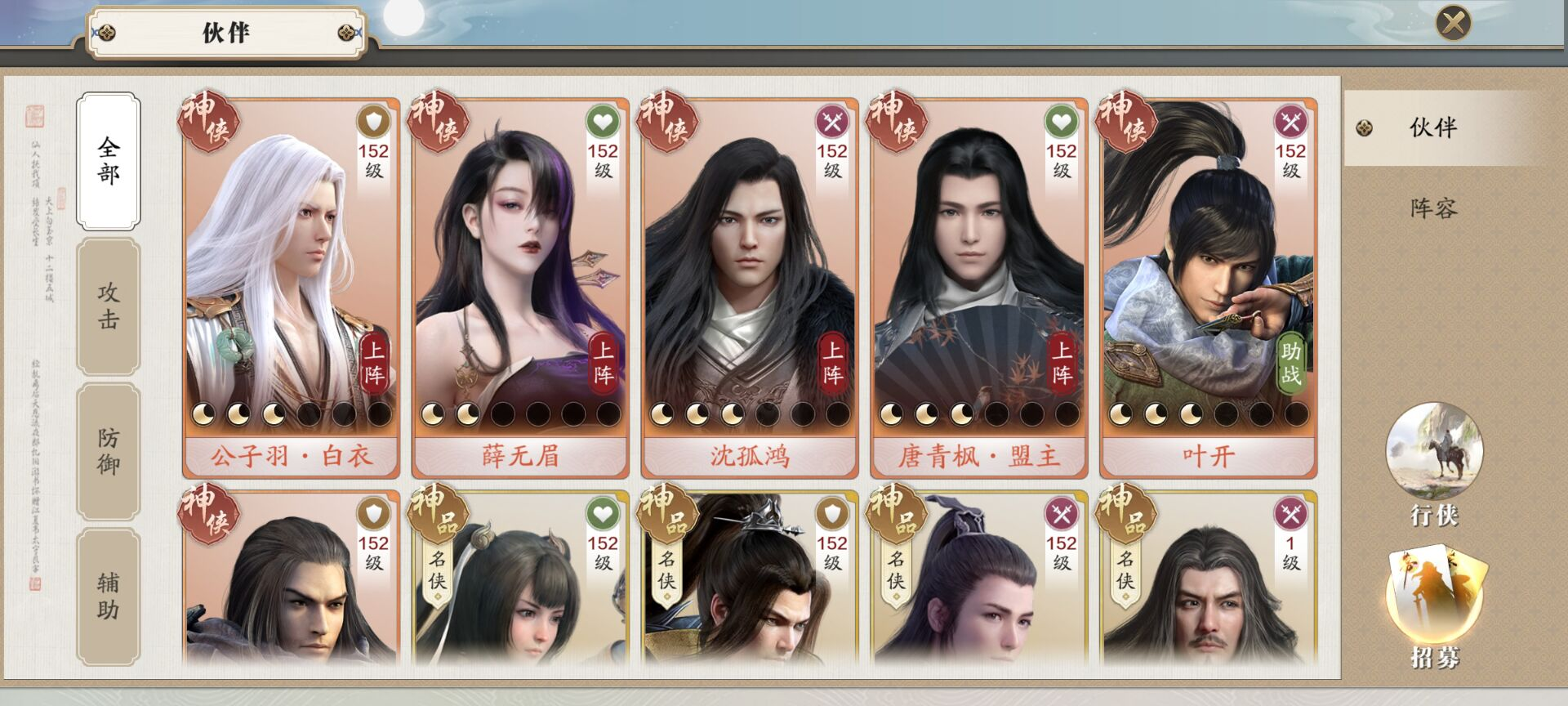Pick the 叶开 companion card
Image resolution: width=1568 pixels, height=706 pixels.
pos(1209,288)
